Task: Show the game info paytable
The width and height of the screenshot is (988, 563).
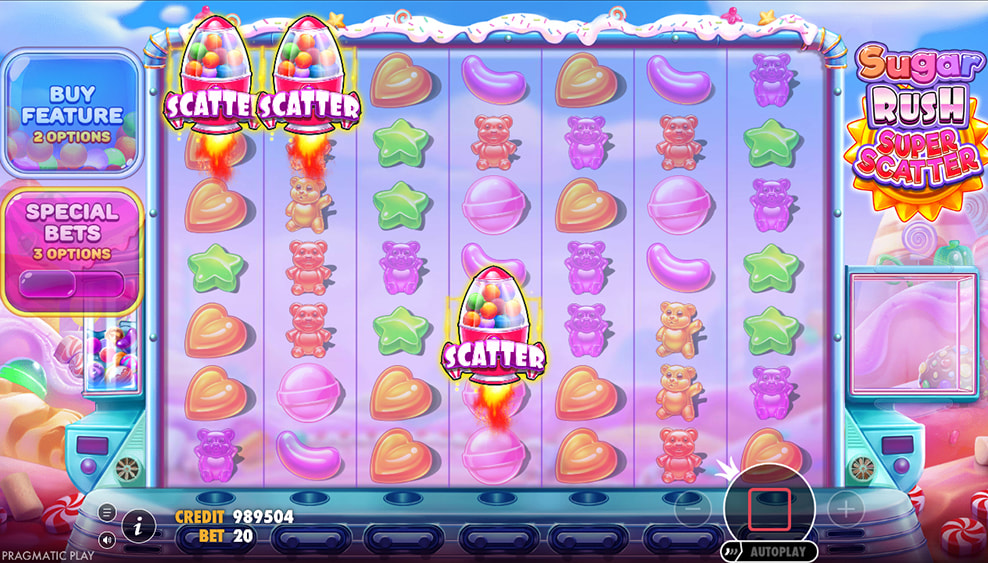Action: pos(138,524)
